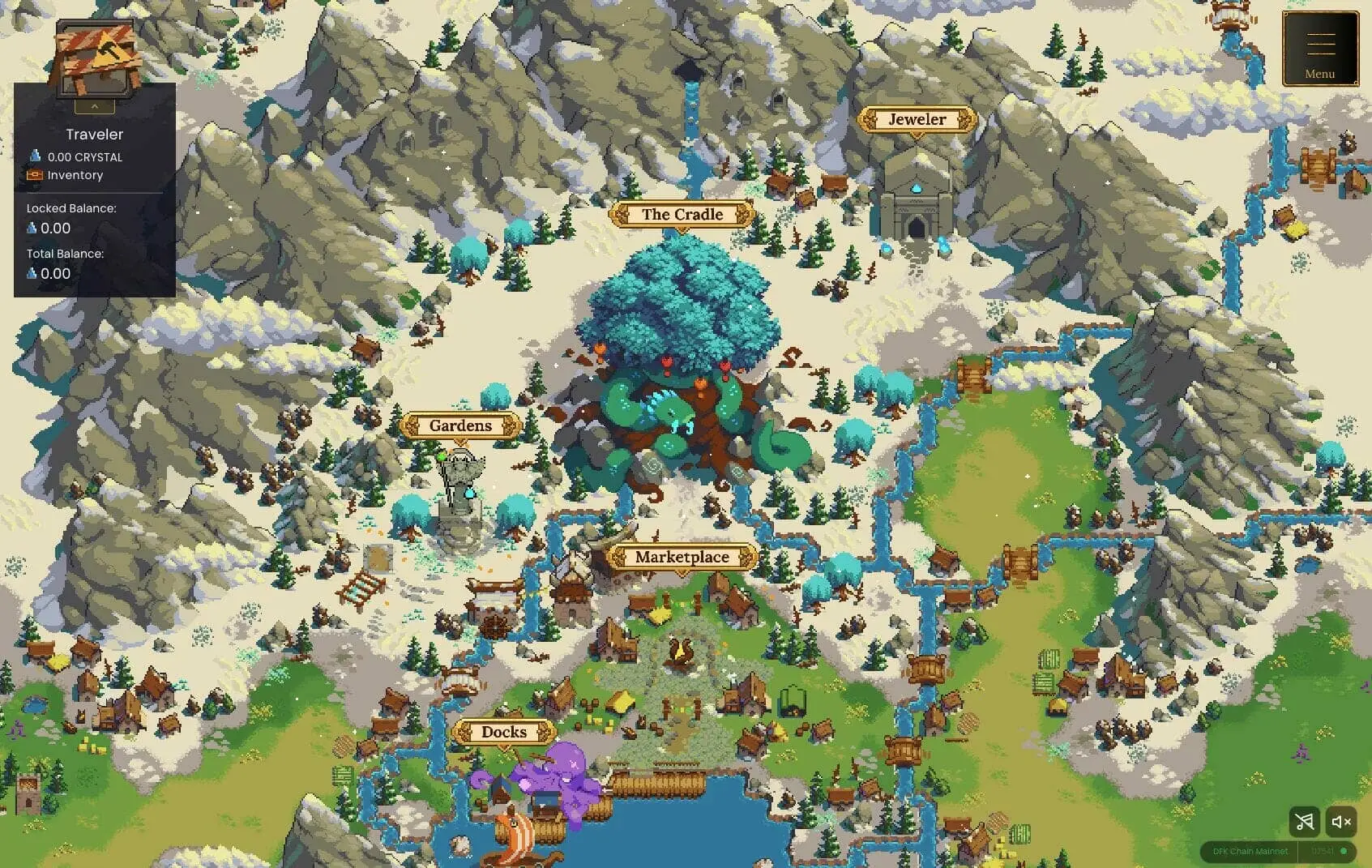Click the DFK Chain Mainnet status bar

coord(1252,852)
